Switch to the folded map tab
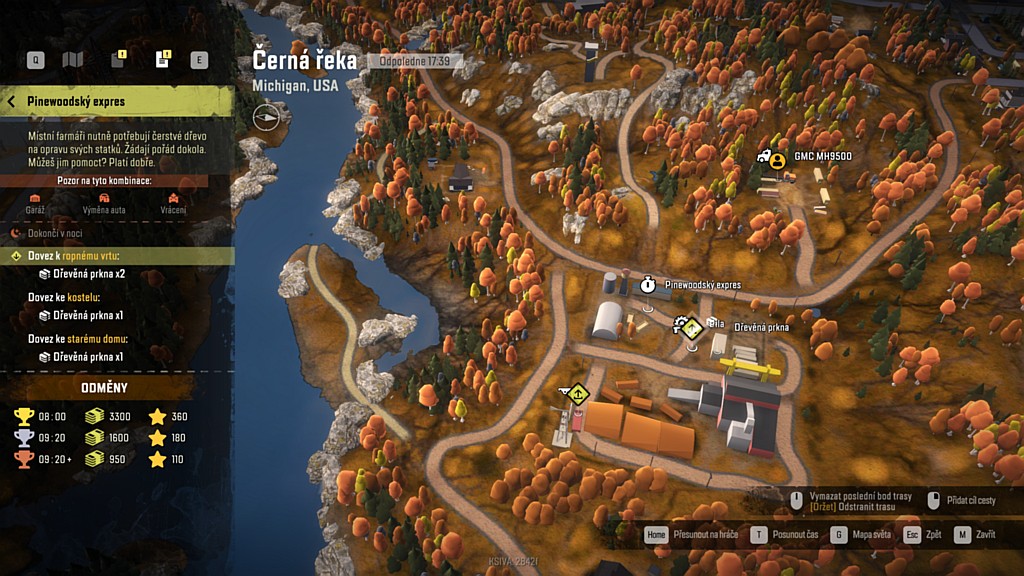The image size is (1024, 576). [73, 60]
